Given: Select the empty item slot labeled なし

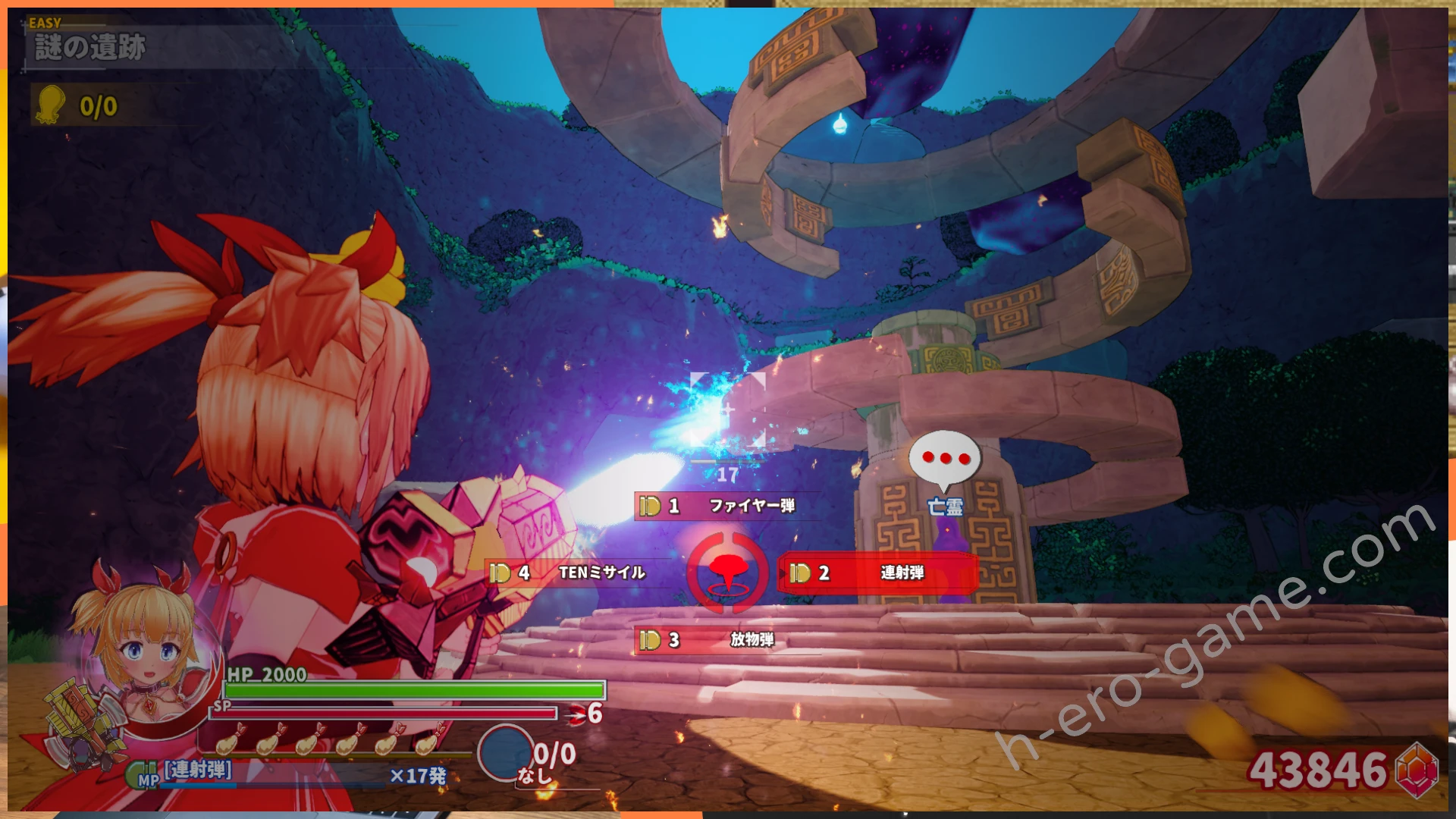Looking at the screenshot, I should click(506, 753).
